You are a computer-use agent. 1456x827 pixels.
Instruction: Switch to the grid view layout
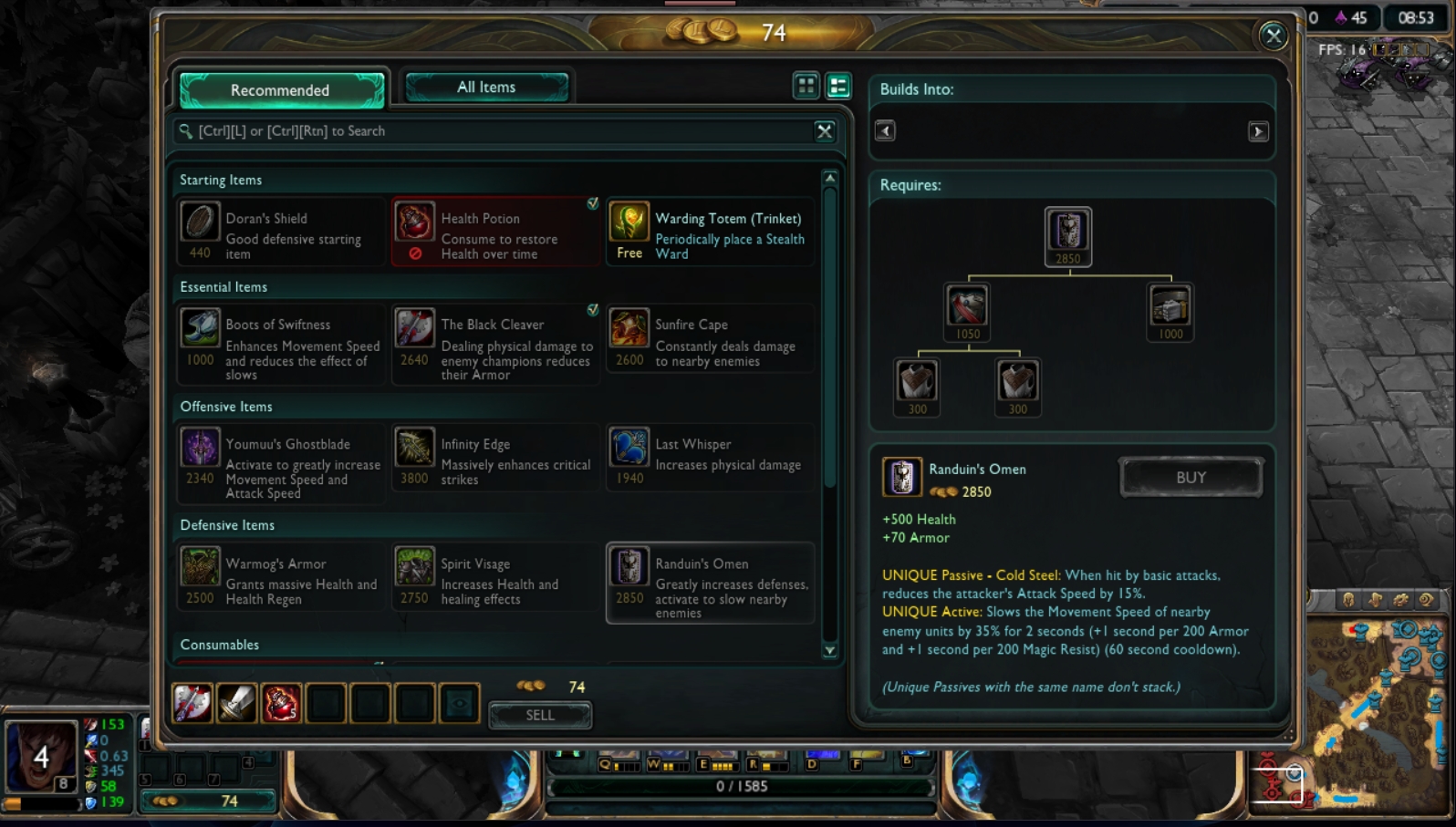click(806, 87)
